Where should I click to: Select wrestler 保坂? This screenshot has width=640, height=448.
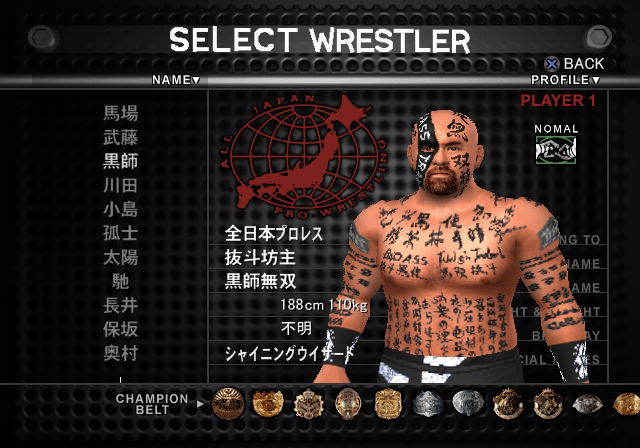[121, 329]
